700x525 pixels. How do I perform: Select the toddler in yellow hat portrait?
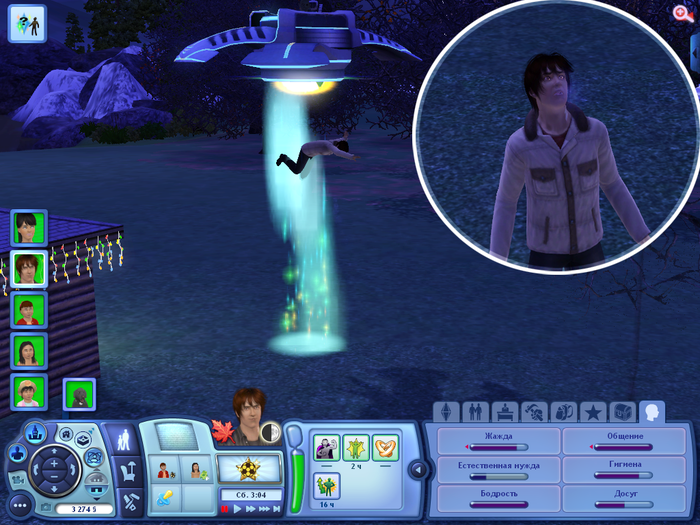tap(27, 391)
